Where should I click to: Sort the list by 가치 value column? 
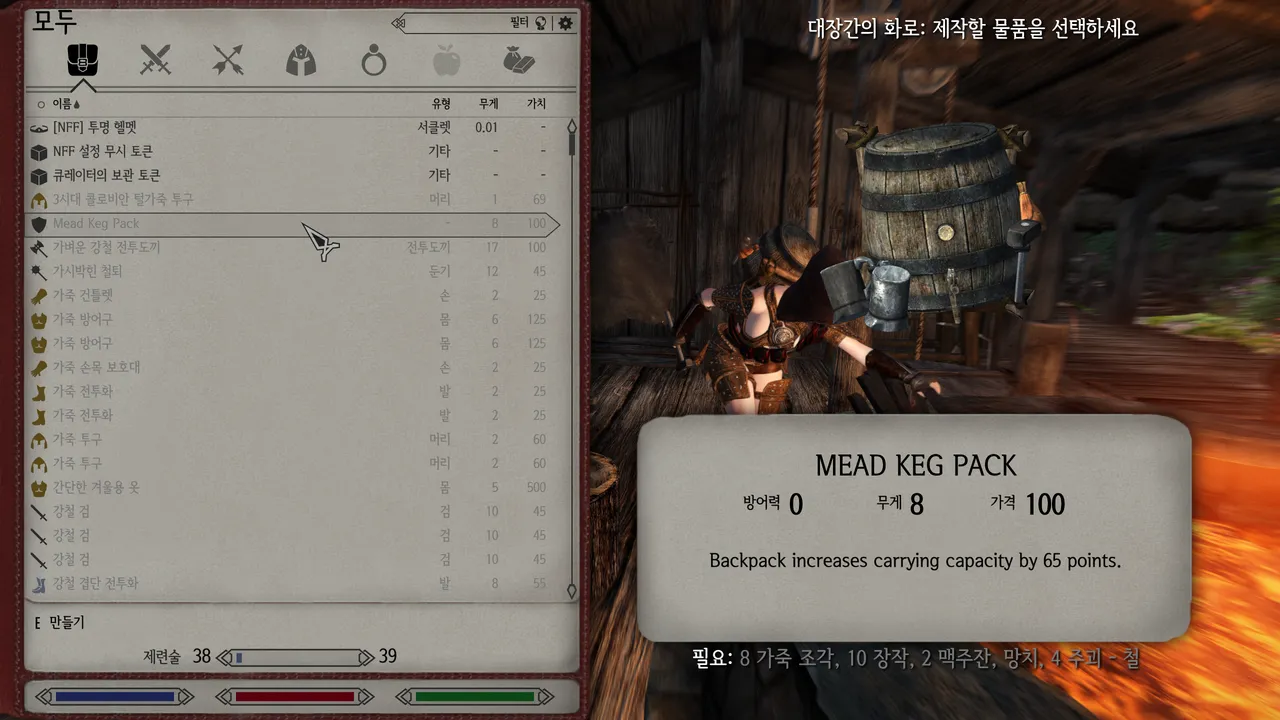(x=538, y=103)
